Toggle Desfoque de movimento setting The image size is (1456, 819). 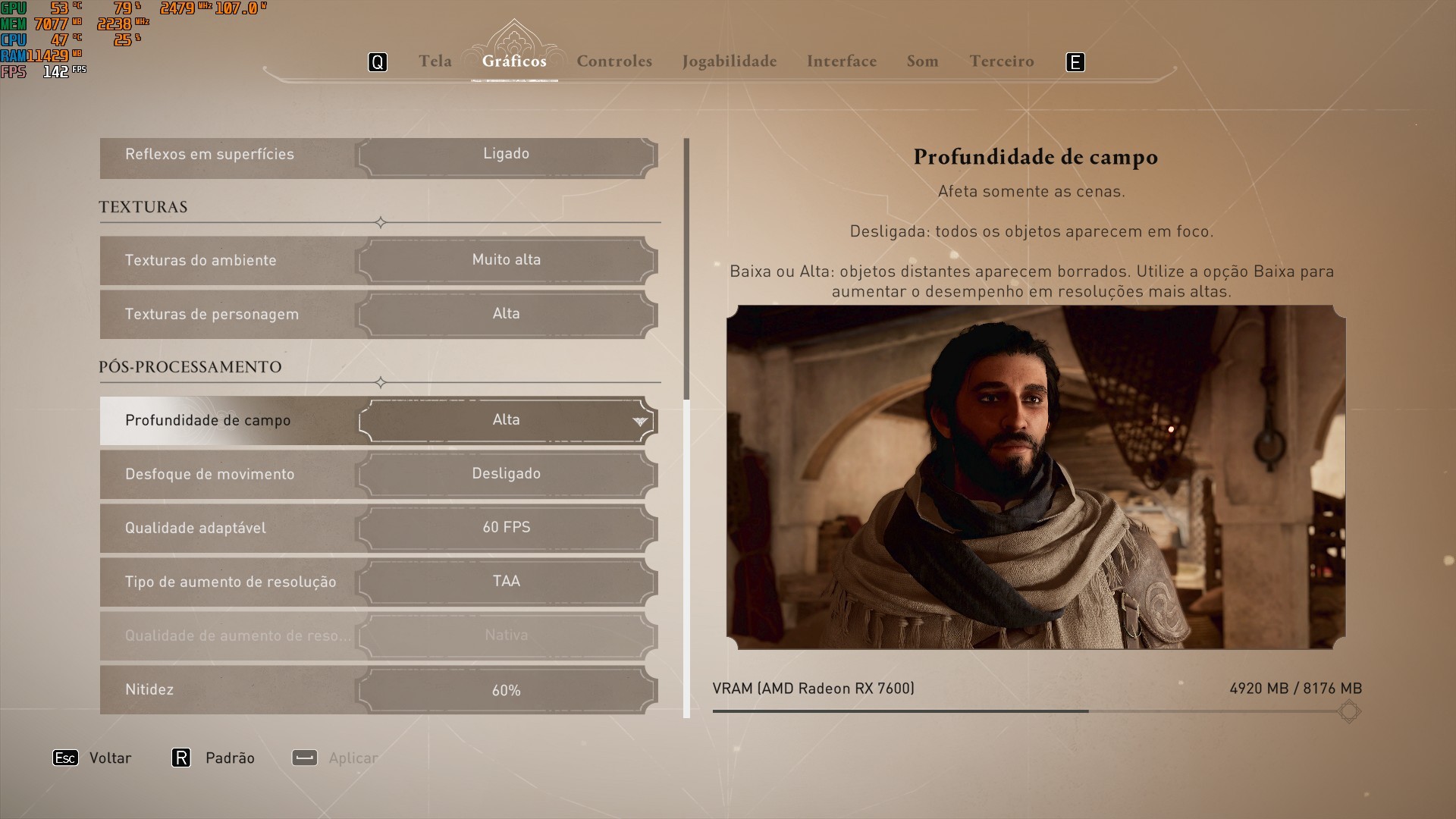click(x=506, y=474)
